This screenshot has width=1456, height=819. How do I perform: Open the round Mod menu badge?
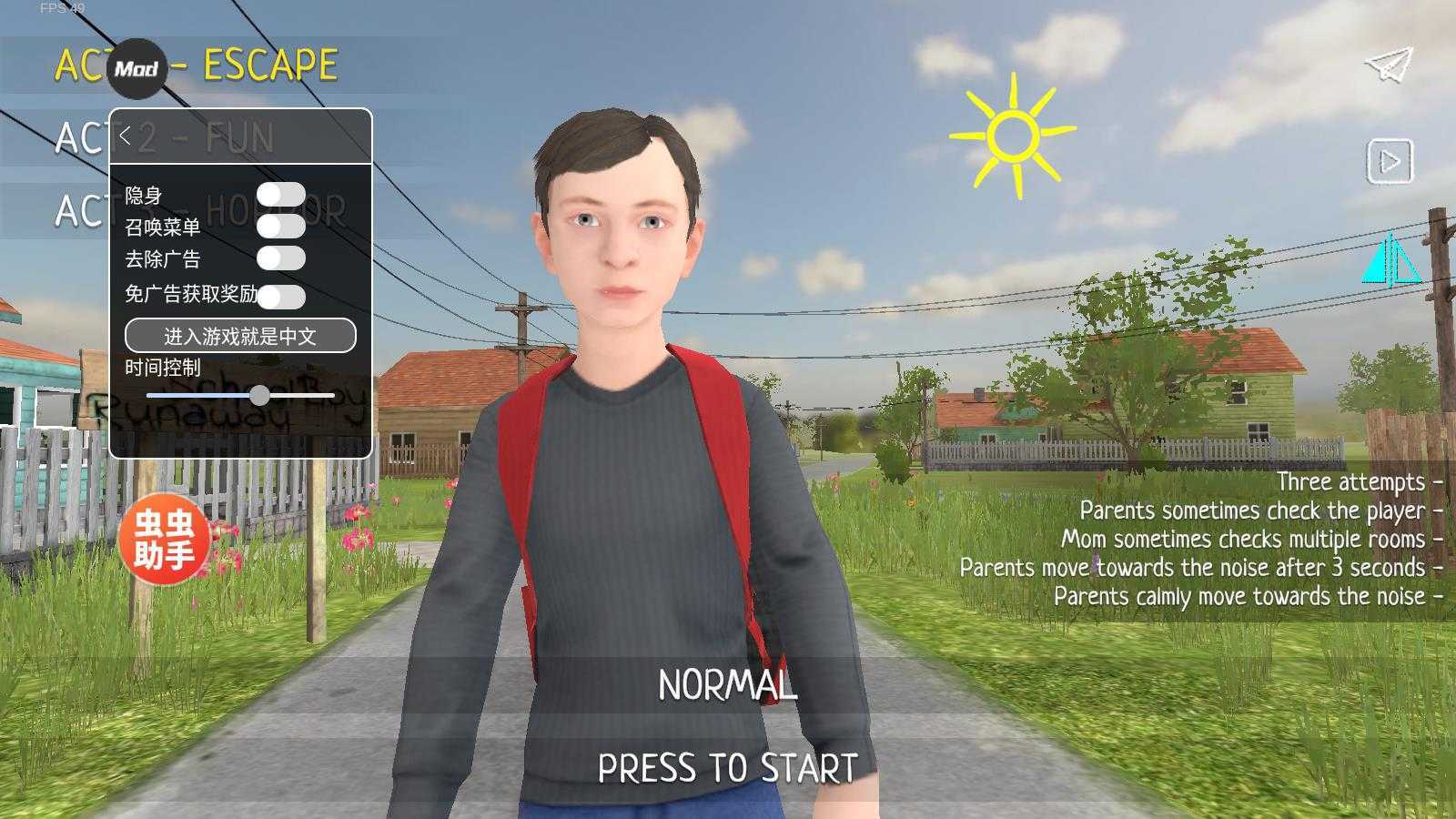coord(137,69)
